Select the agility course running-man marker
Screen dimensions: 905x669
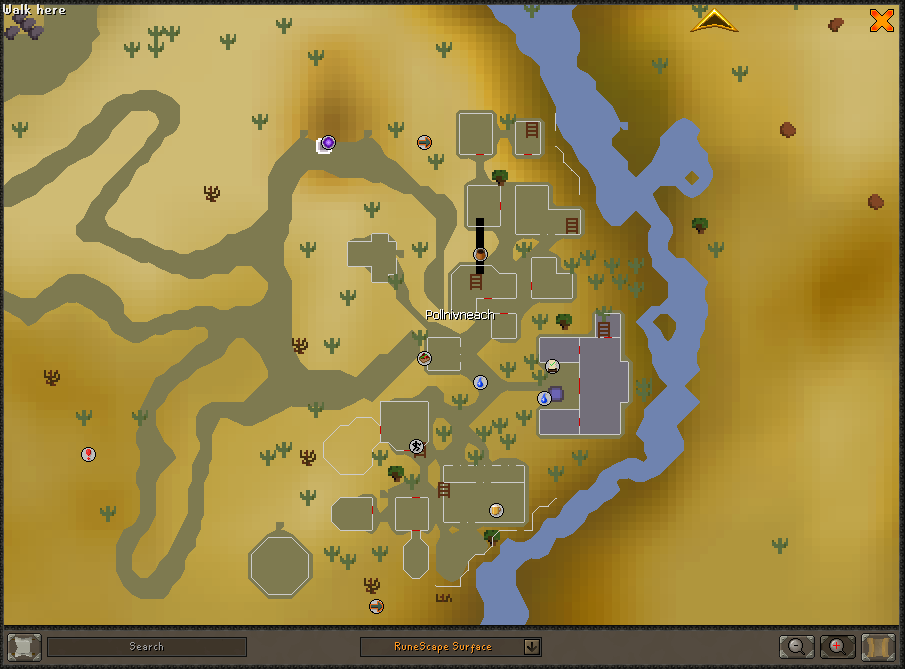coord(416,446)
